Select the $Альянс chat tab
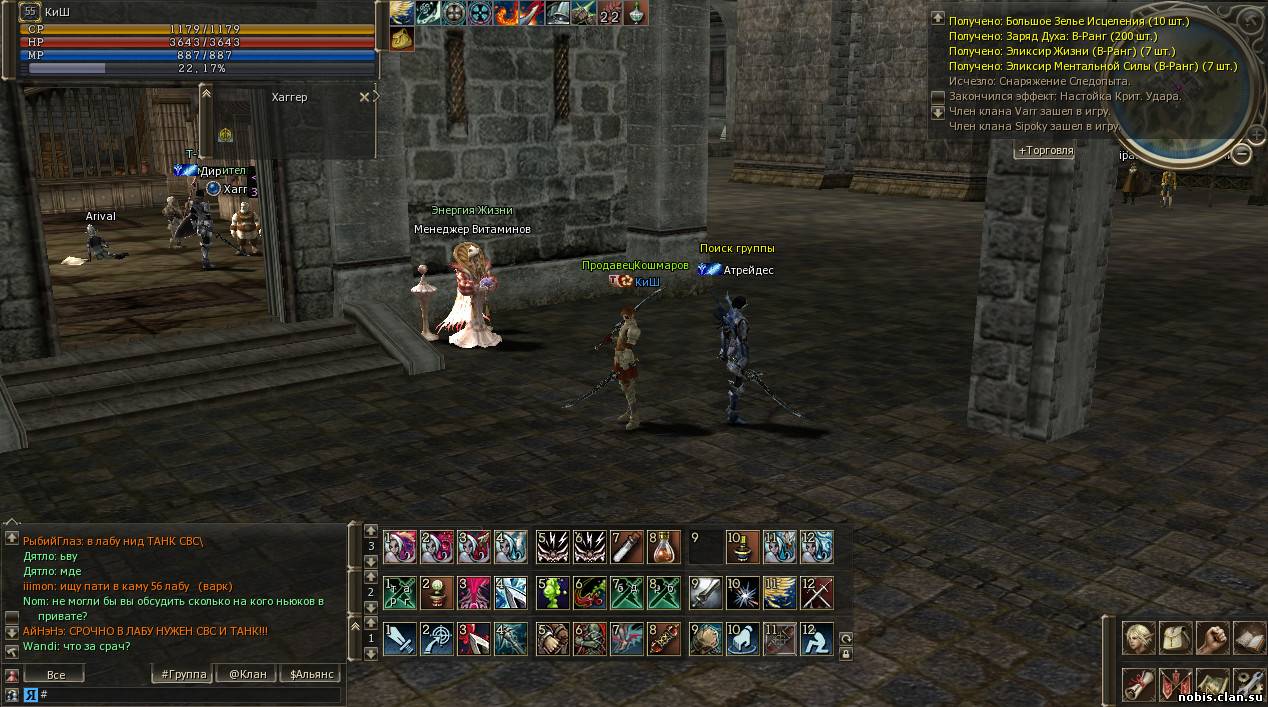This screenshot has width=1268, height=707. coord(311,675)
